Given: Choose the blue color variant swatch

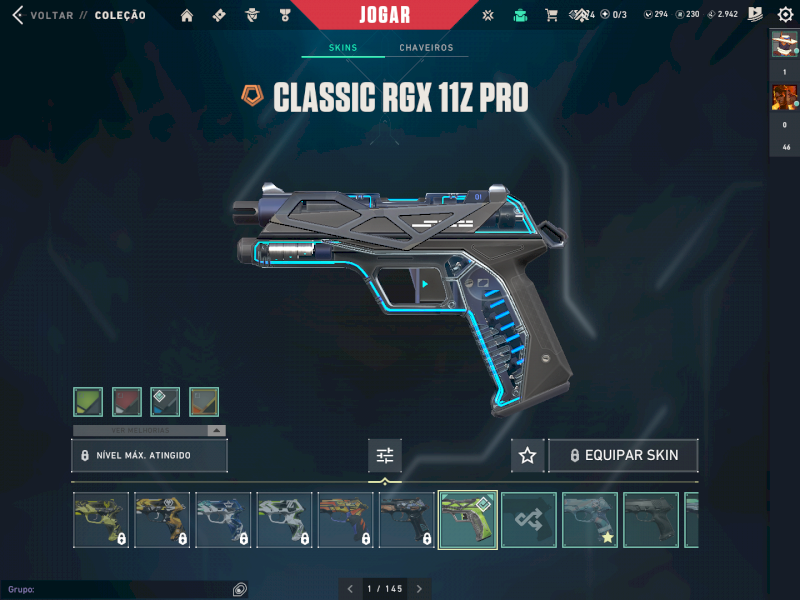Looking at the screenshot, I should coord(165,402).
